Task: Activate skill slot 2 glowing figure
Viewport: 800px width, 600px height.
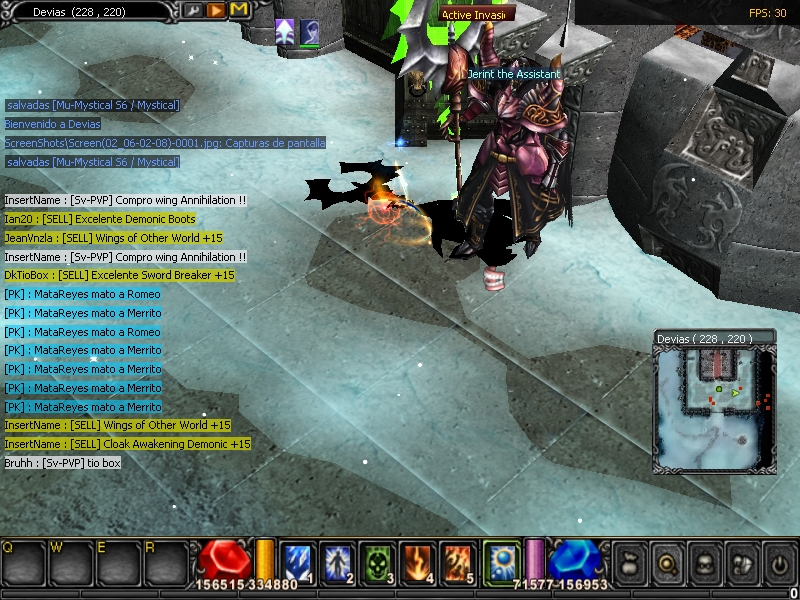Action: (334, 562)
